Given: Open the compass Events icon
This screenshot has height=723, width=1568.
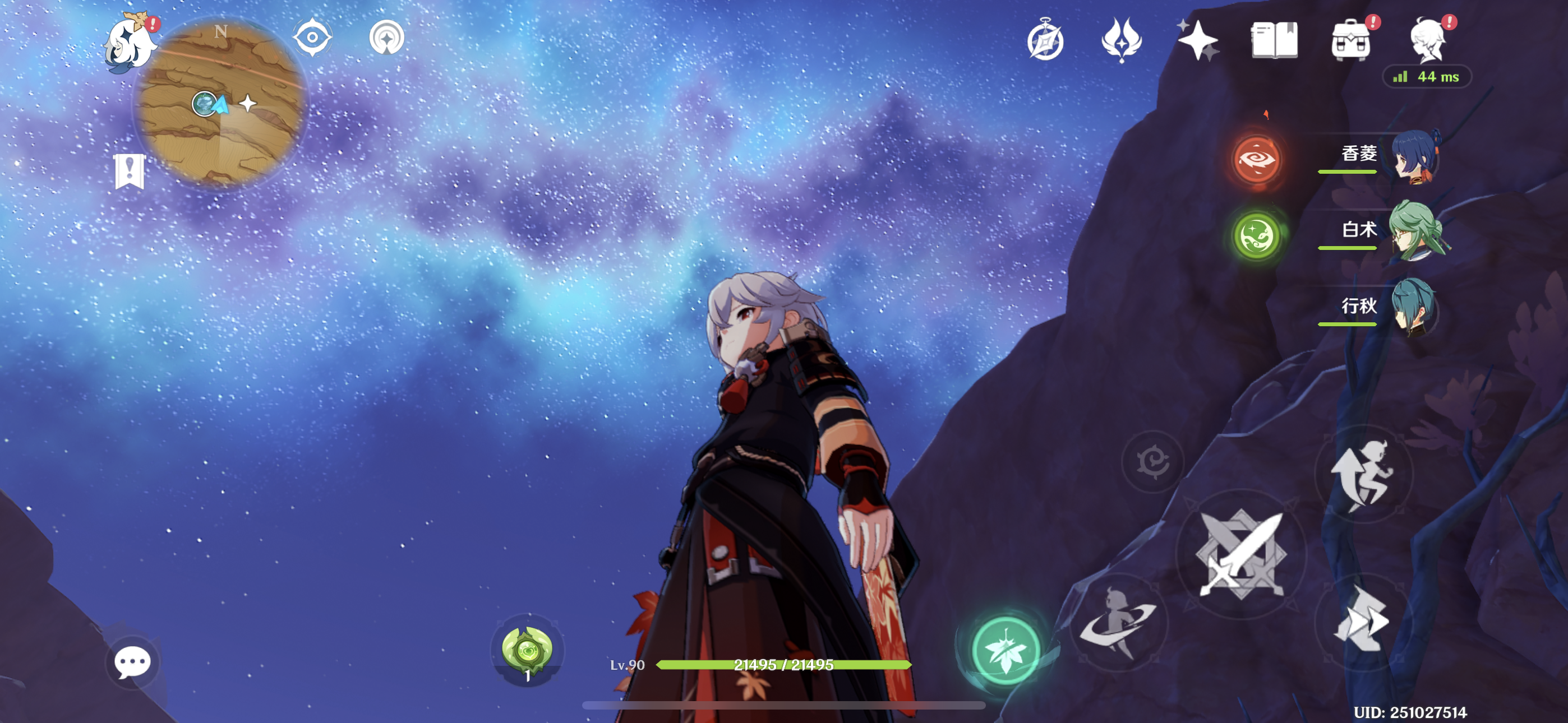Looking at the screenshot, I should [x=1045, y=40].
